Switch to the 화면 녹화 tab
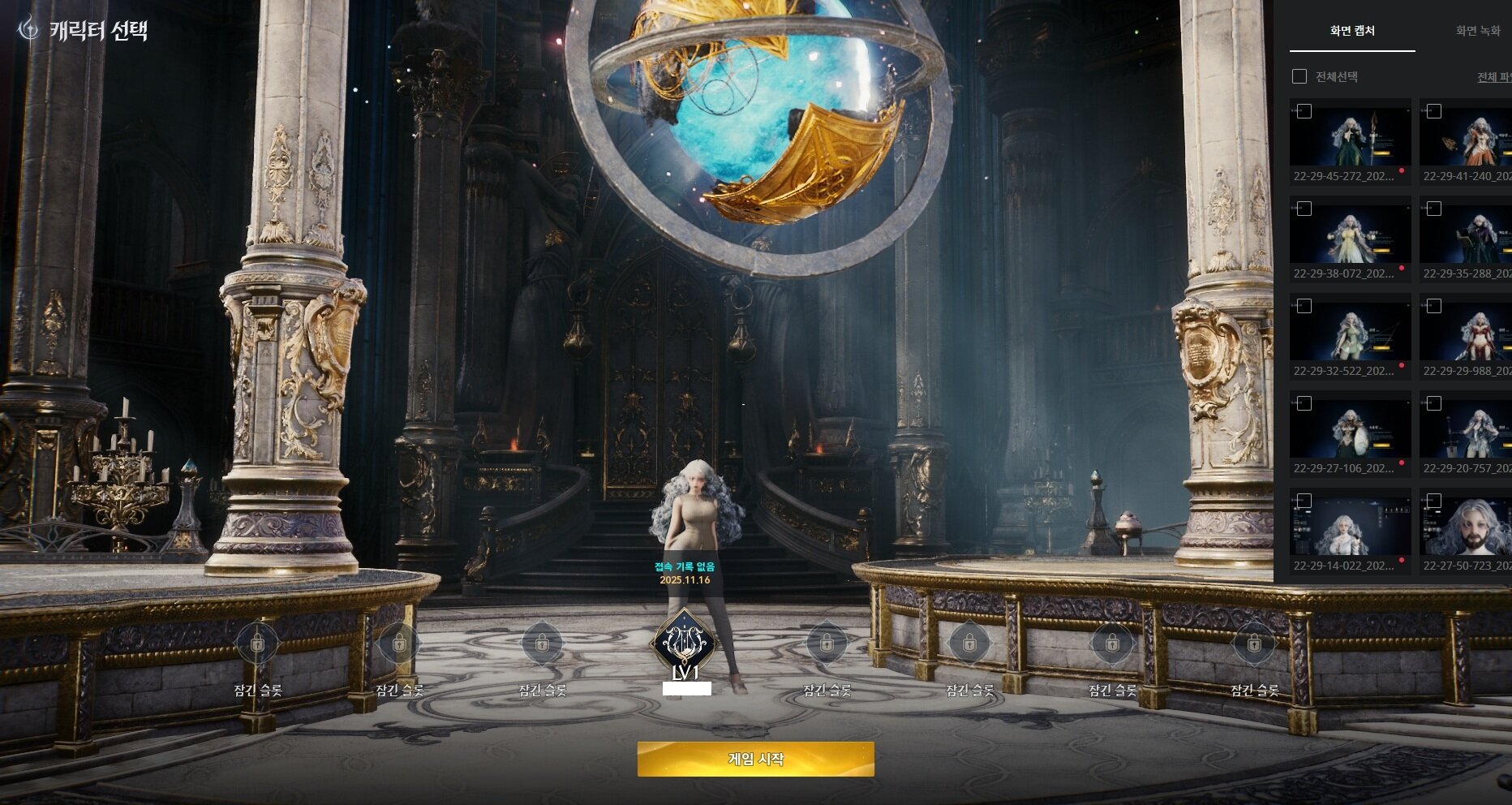This screenshot has width=1512, height=805. coord(1478,32)
